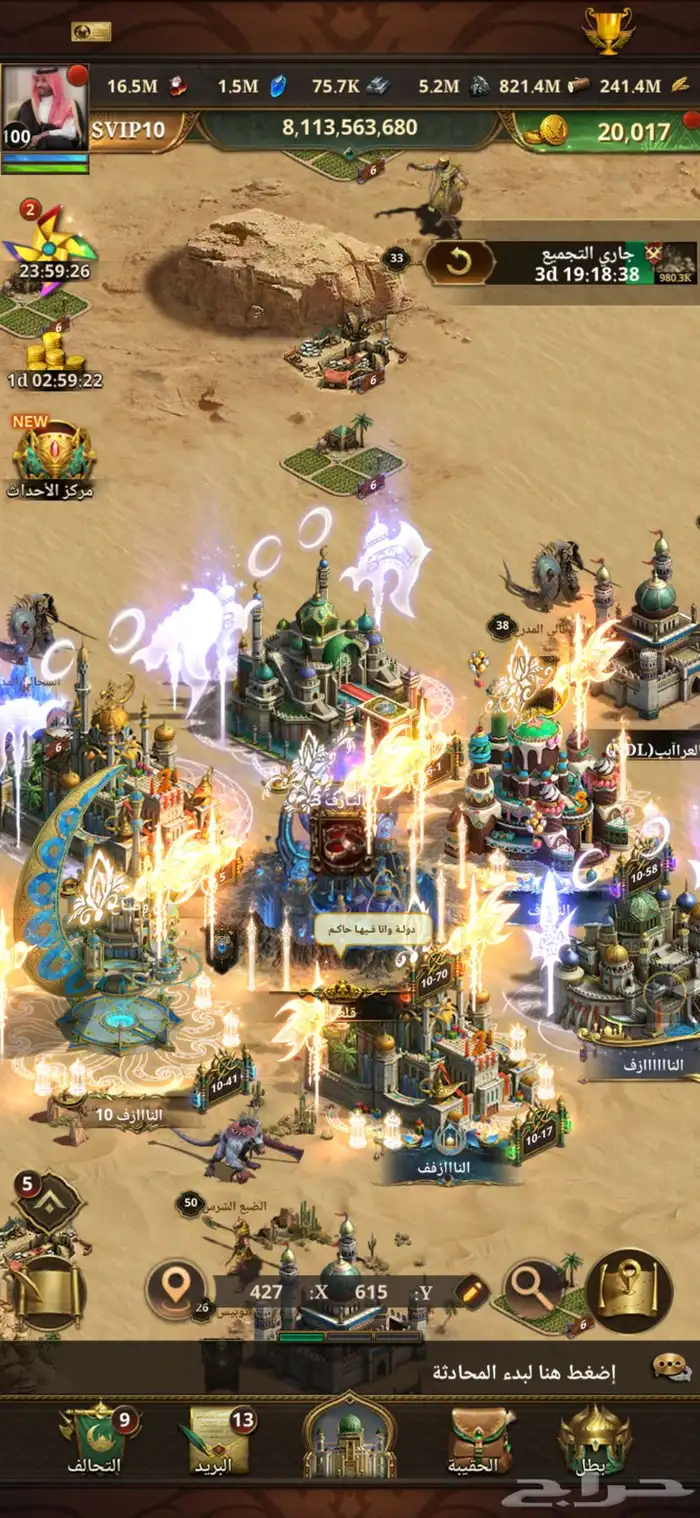The width and height of the screenshot is (700, 1518).
Task: Return to the city via the palace icon
Action: pyautogui.click(x=350, y=1440)
